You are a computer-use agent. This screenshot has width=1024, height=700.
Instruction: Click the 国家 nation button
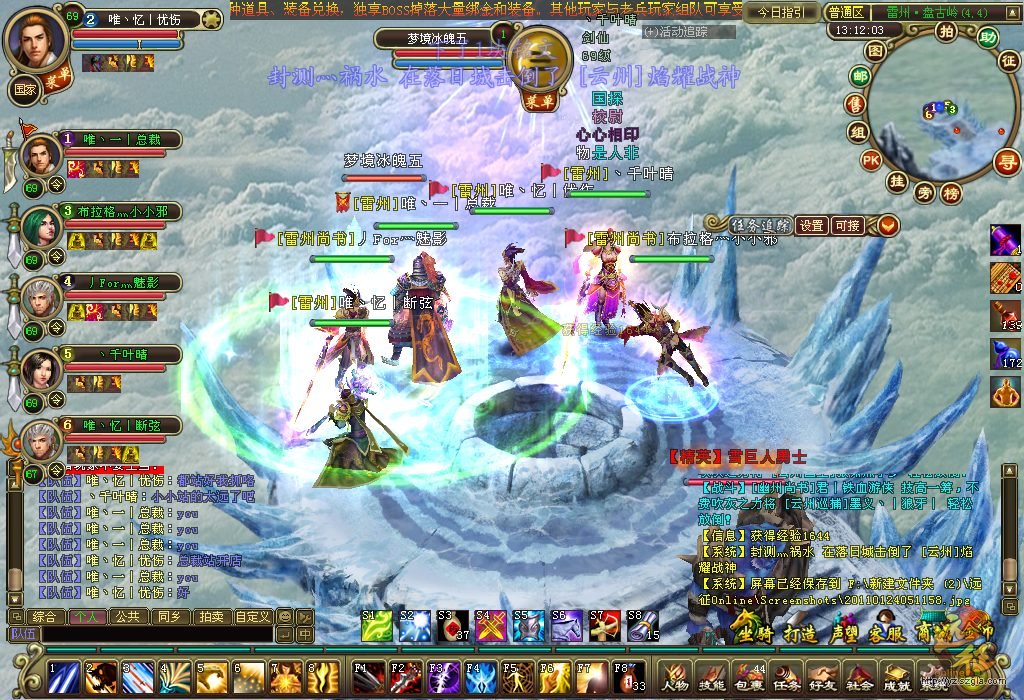(x=24, y=88)
